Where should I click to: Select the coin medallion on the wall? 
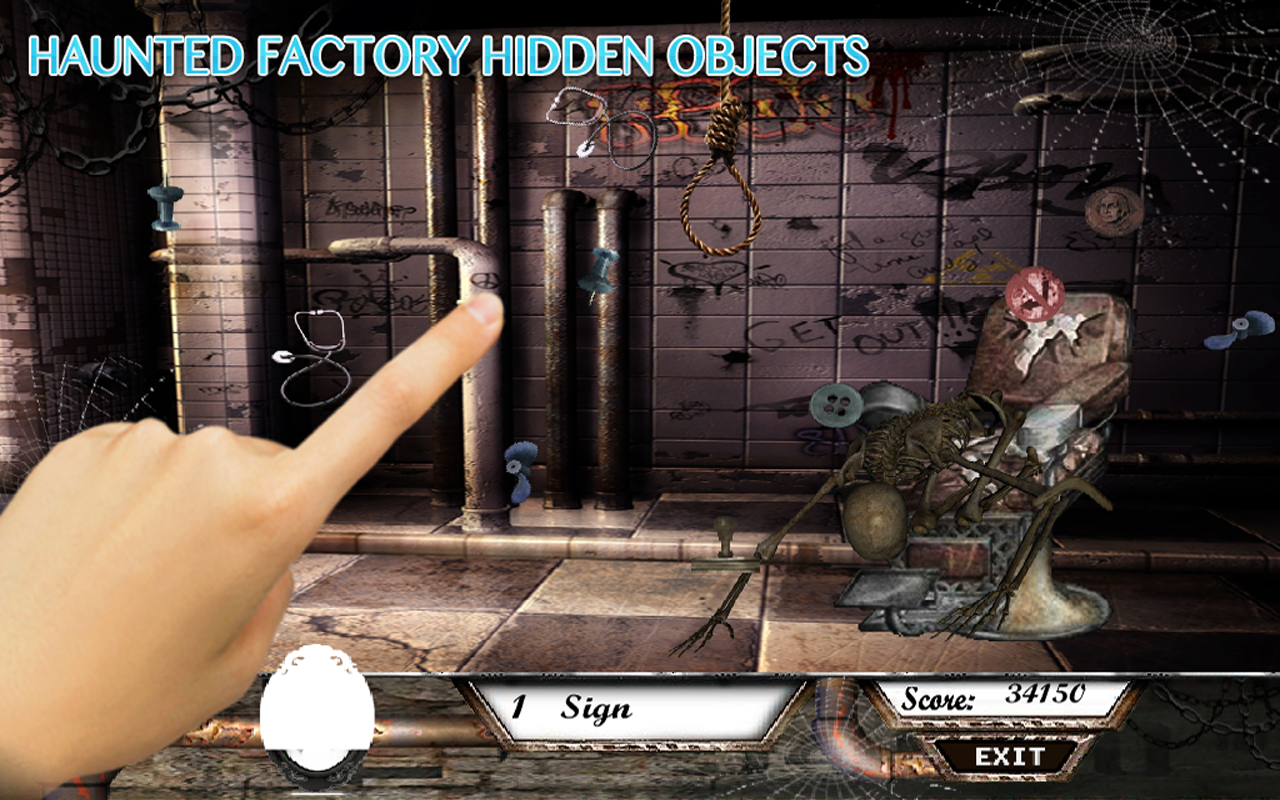point(1110,210)
